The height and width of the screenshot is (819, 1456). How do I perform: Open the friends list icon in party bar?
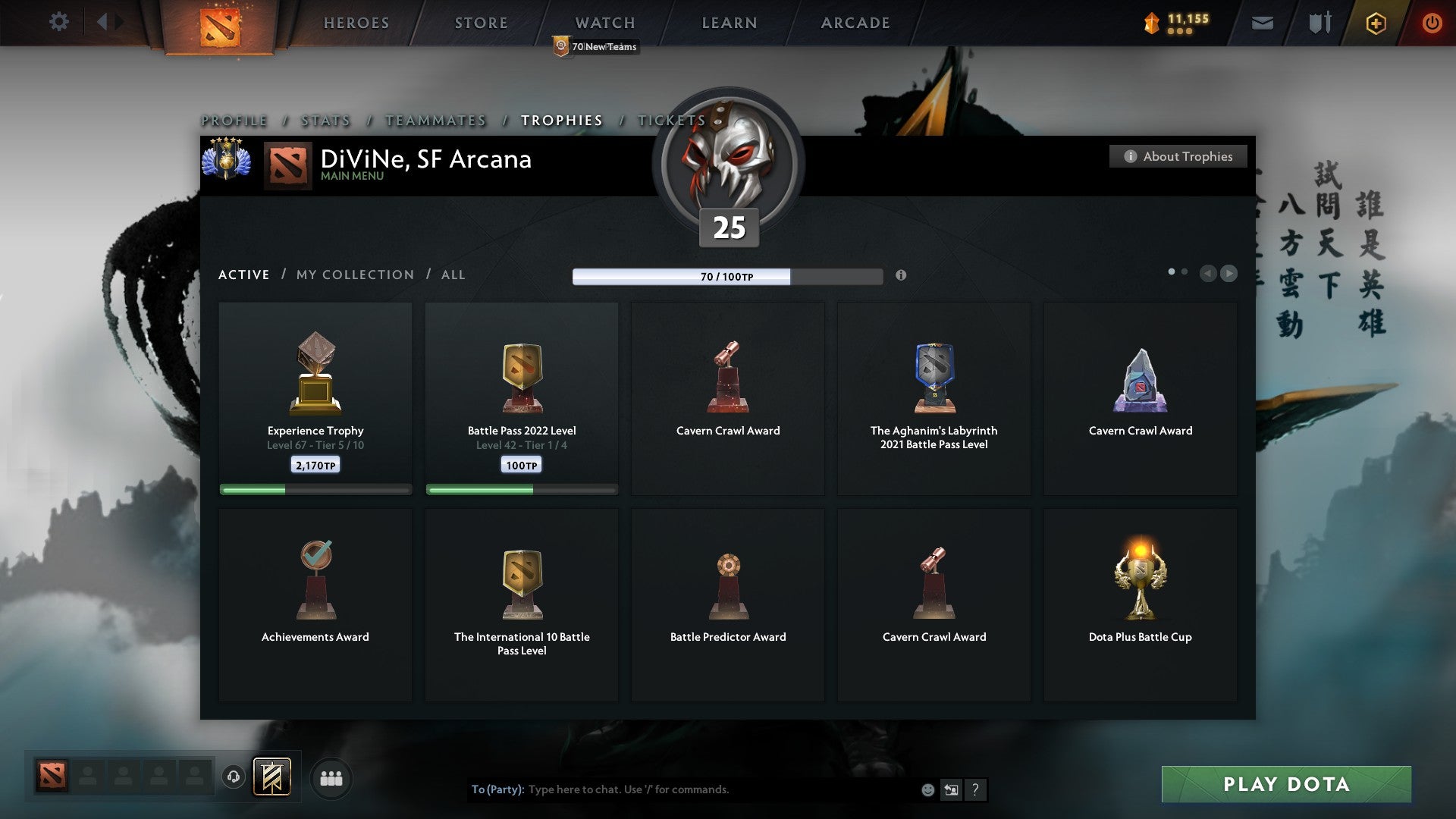tap(331, 777)
